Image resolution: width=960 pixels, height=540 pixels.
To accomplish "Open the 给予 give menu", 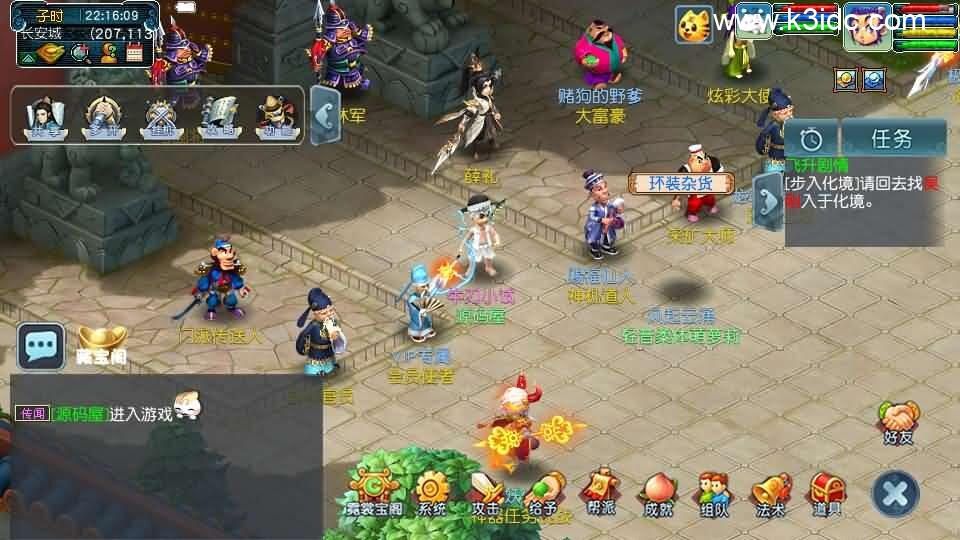I will pyautogui.click(x=544, y=491).
